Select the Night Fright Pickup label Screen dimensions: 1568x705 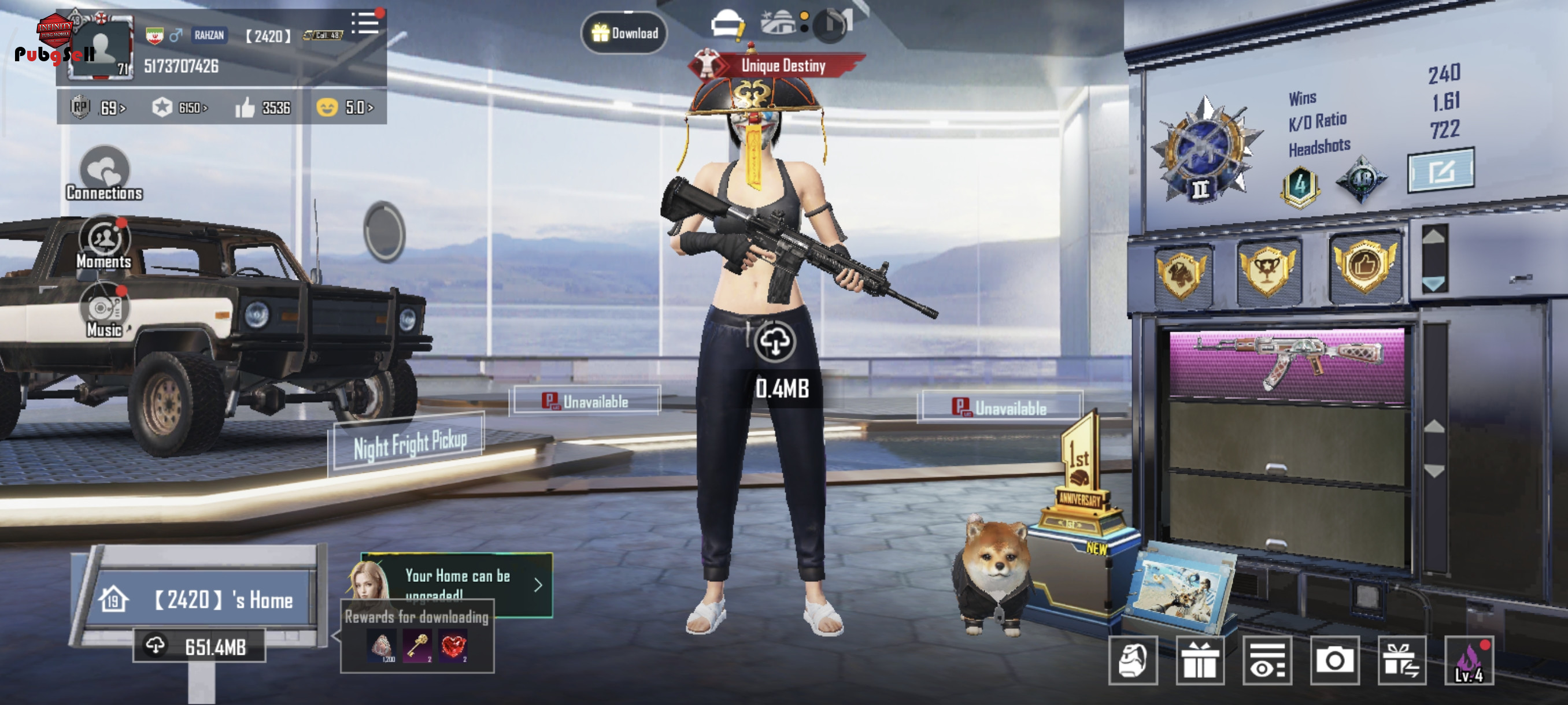[x=409, y=443]
